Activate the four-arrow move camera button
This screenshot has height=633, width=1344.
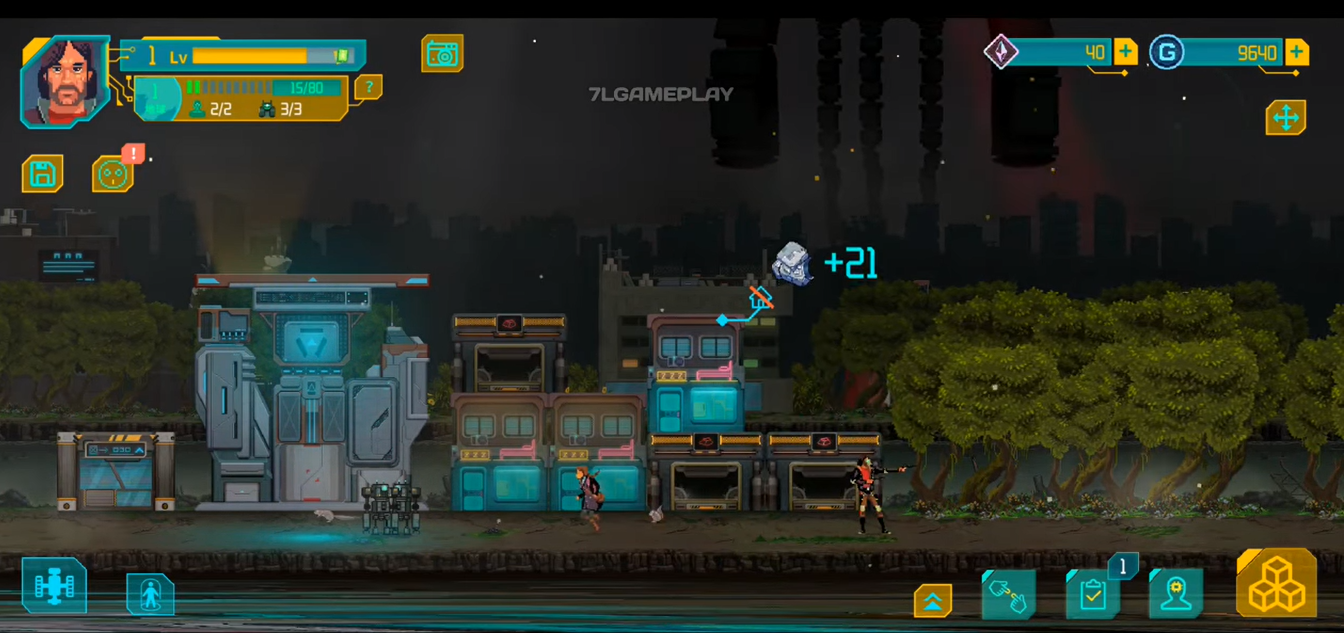1286,118
